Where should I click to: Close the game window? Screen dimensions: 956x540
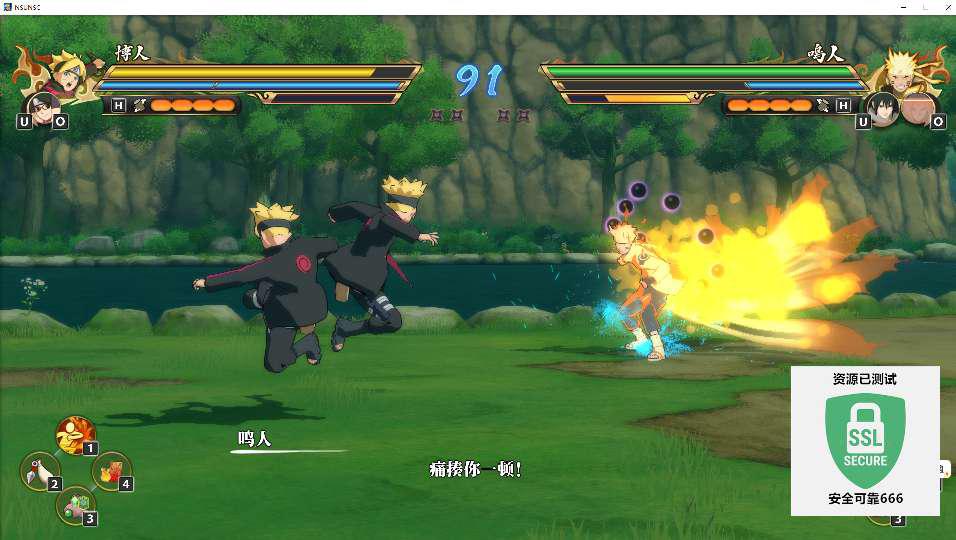coord(942,7)
